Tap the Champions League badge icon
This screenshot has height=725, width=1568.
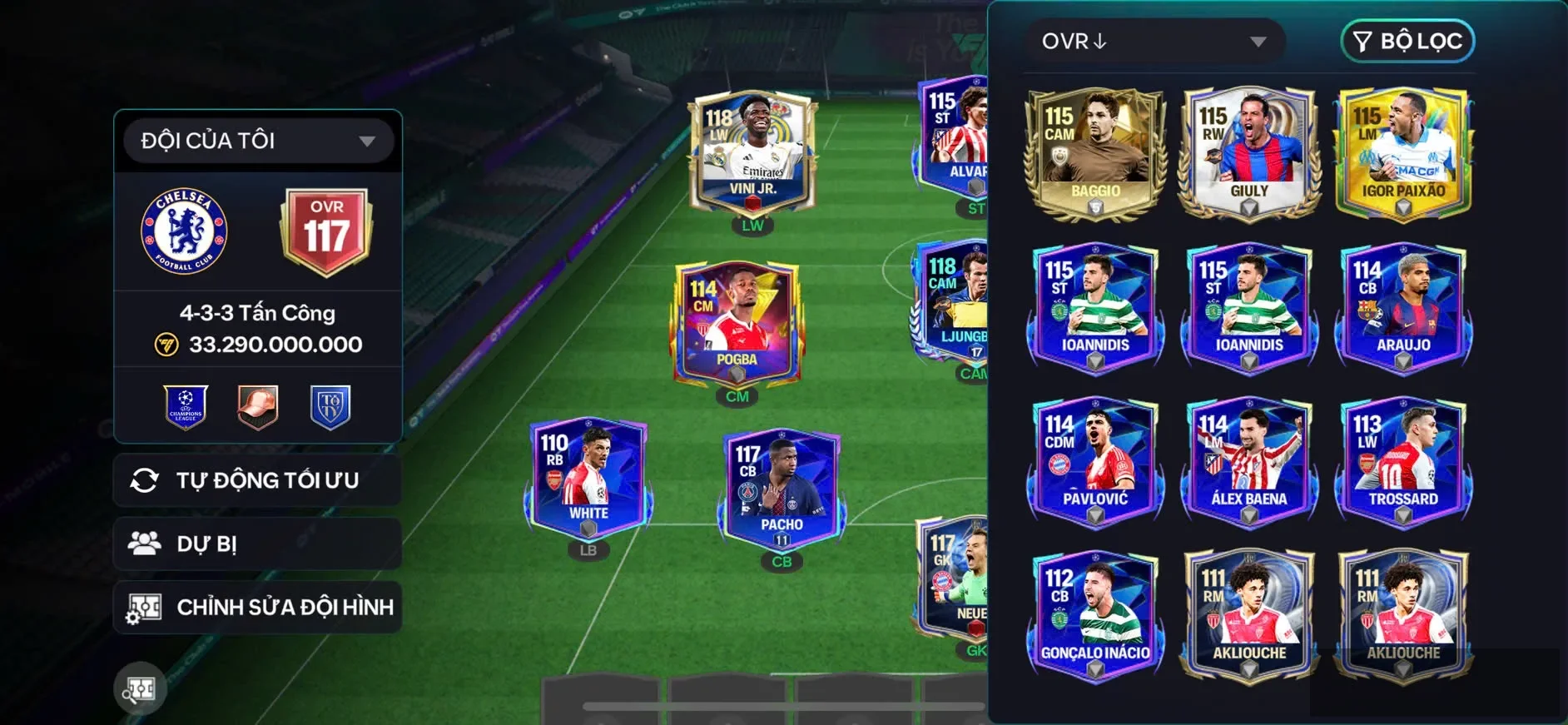tap(186, 407)
